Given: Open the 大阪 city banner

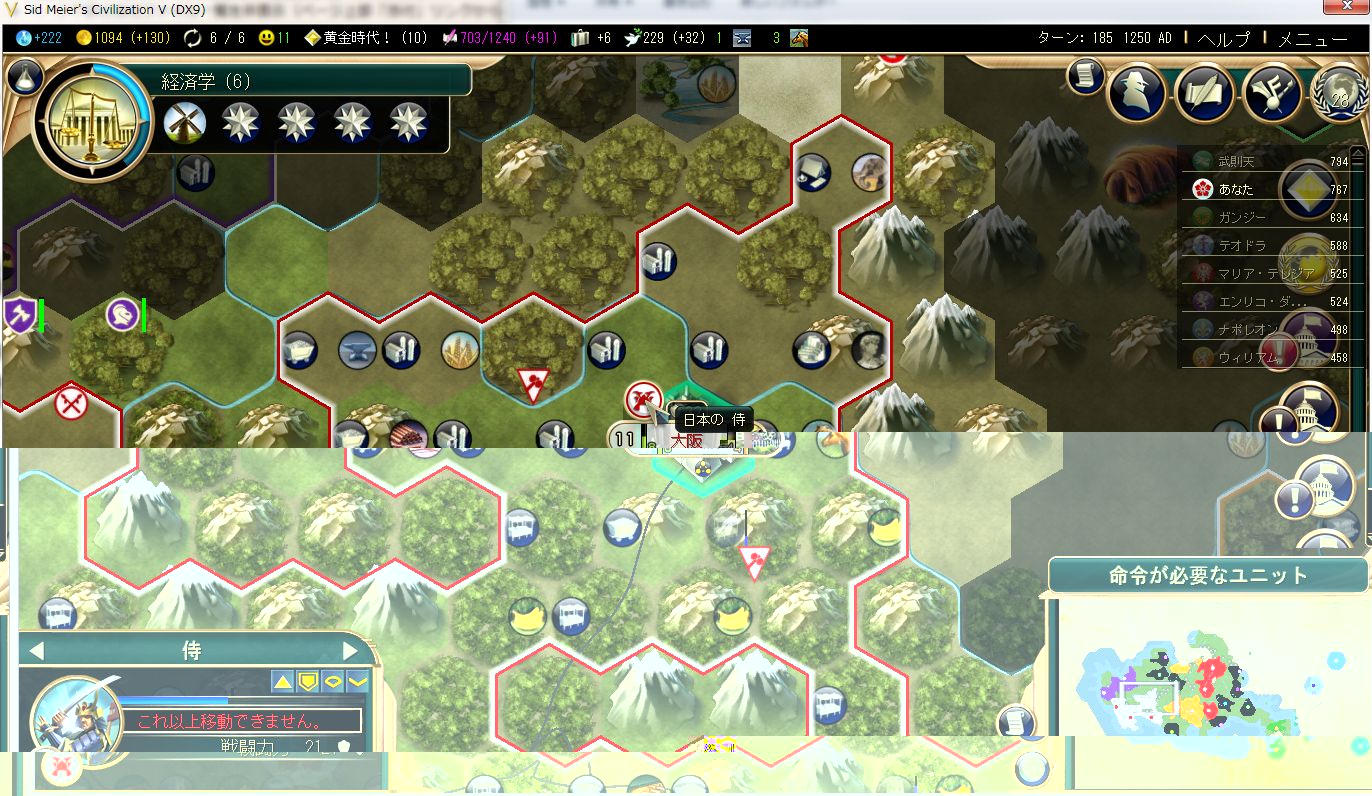Looking at the screenshot, I should click(x=688, y=439).
